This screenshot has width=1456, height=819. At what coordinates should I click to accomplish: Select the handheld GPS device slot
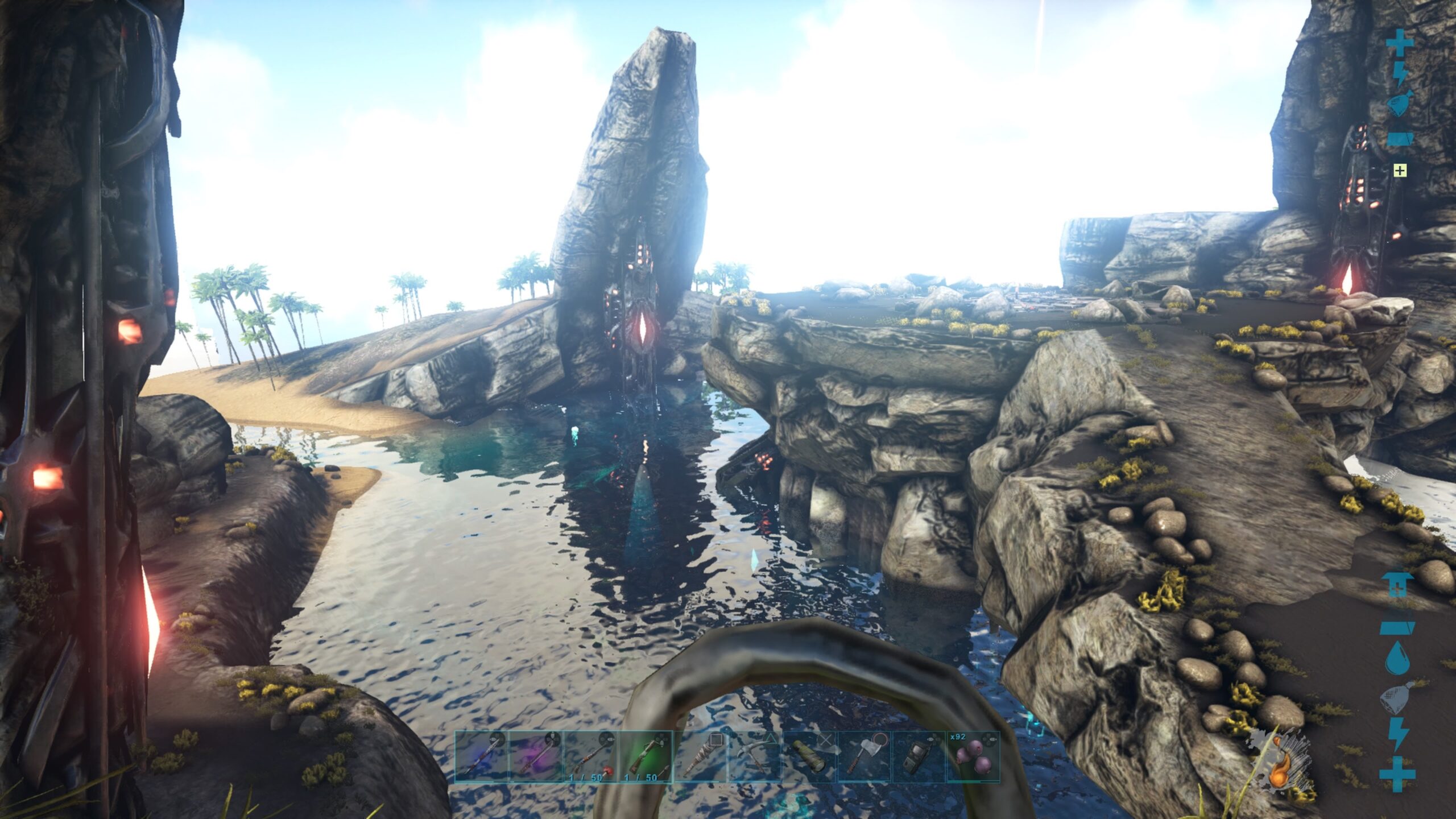[918, 756]
